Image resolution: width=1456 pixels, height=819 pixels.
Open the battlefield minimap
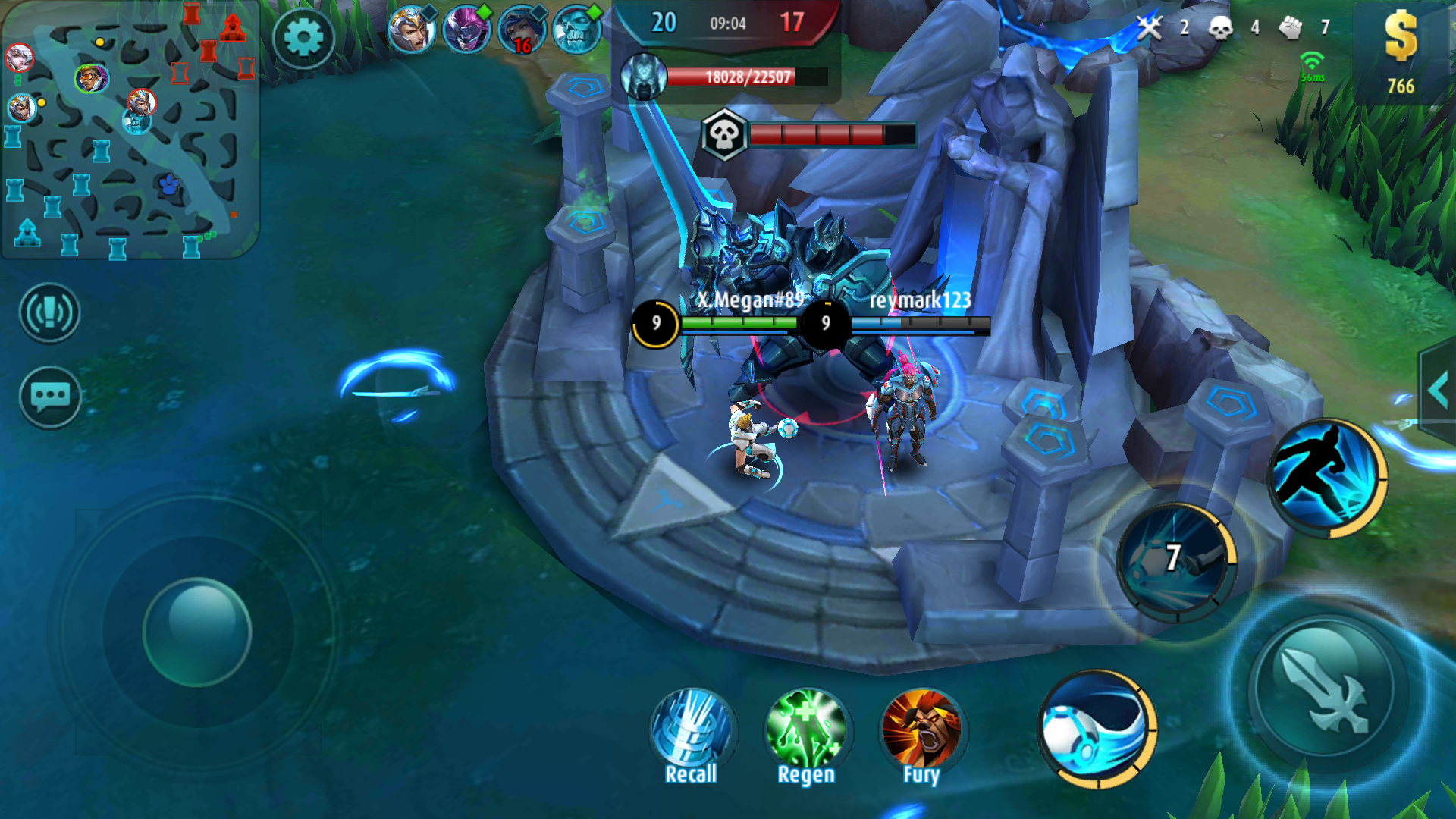130,130
